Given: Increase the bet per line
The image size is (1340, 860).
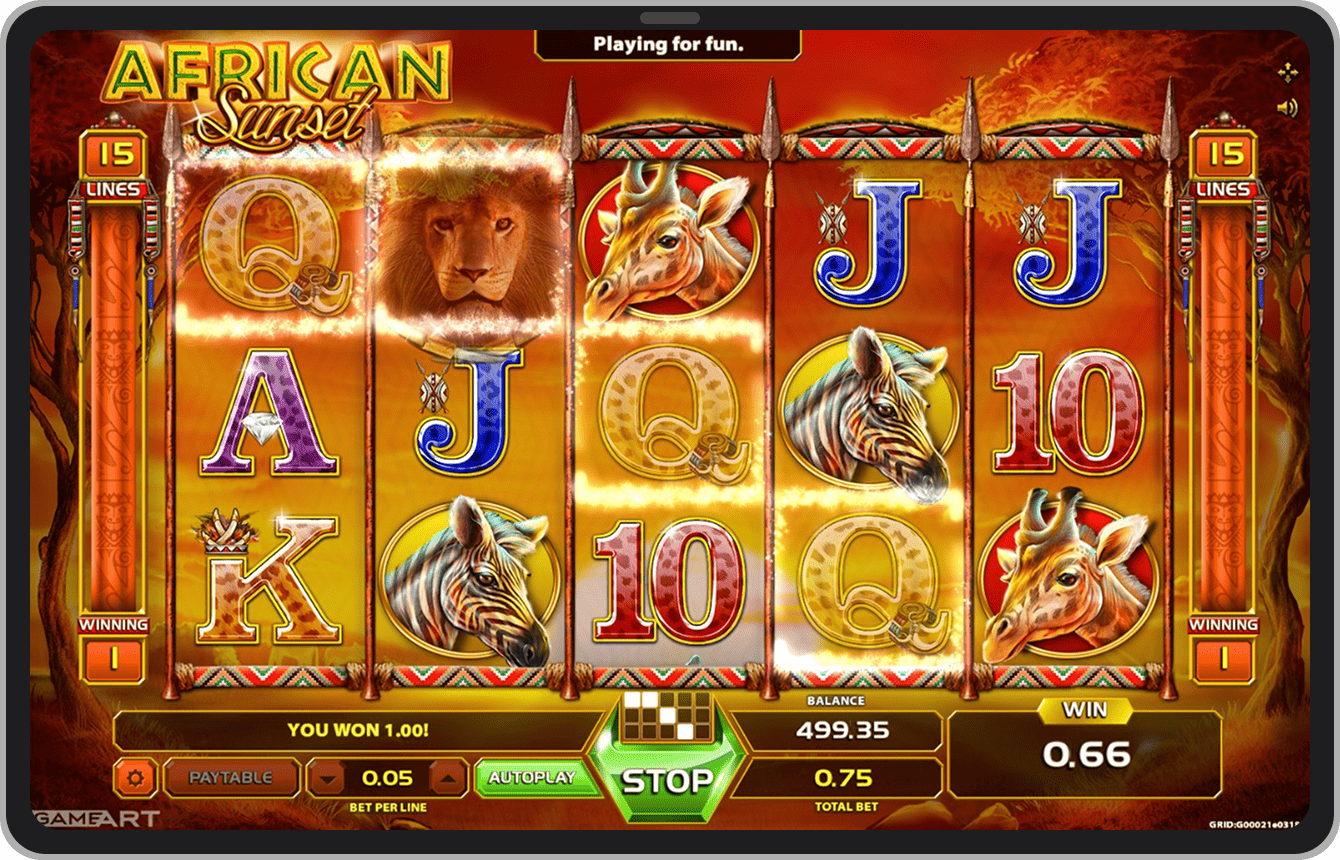Looking at the screenshot, I should [x=449, y=778].
